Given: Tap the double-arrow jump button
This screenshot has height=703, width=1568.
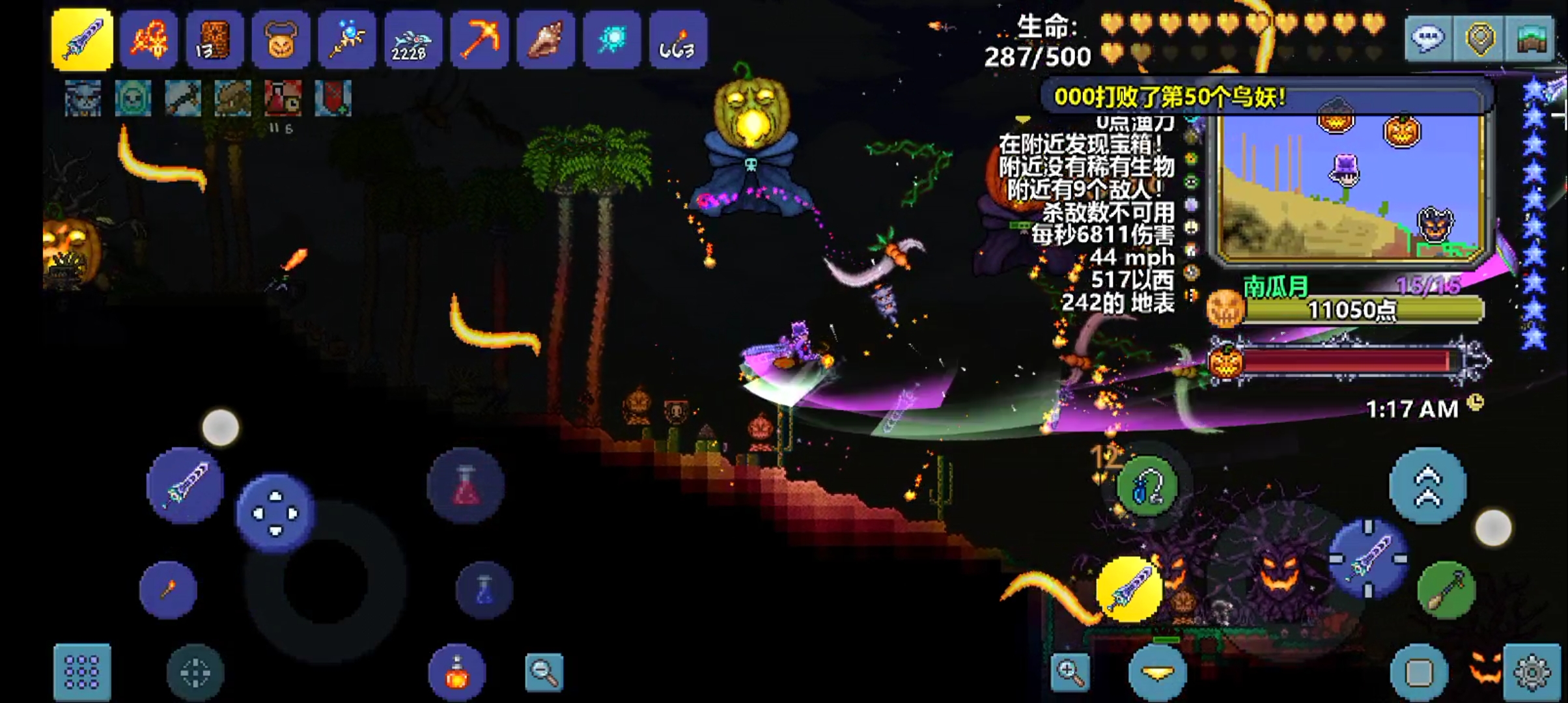Looking at the screenshot, I should coord(1427,485).
